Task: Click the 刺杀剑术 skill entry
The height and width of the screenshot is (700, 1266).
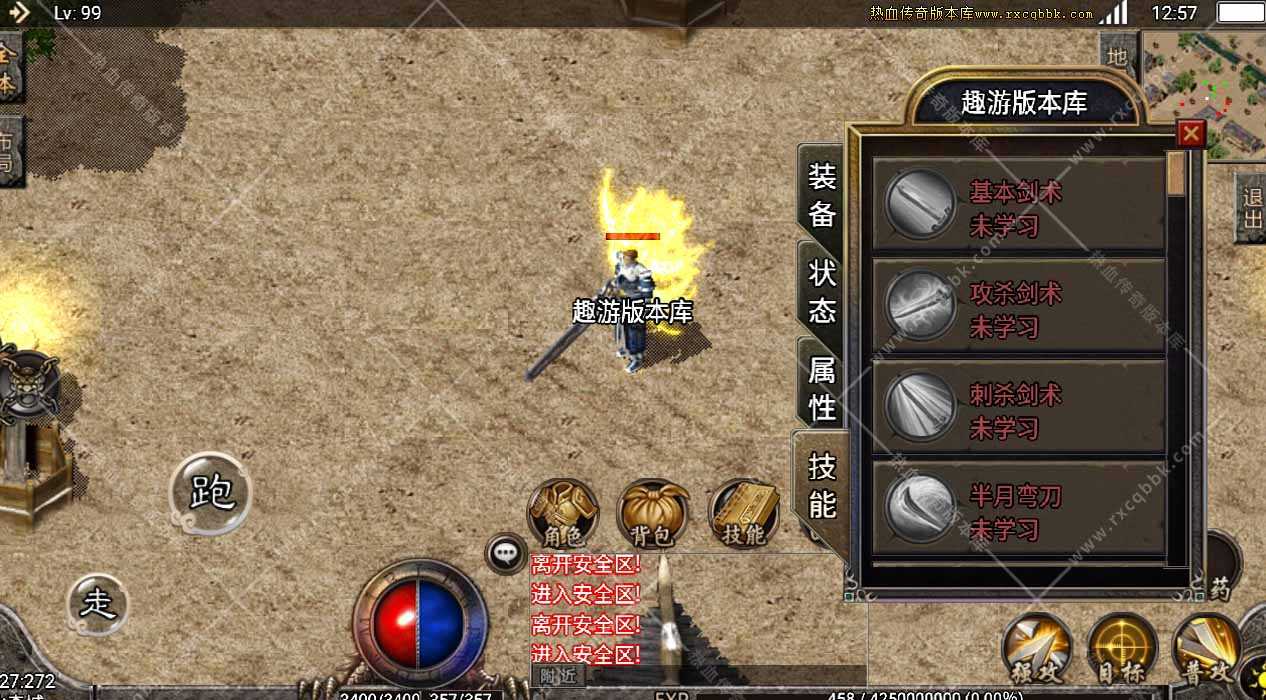Action: (1018, 410)
